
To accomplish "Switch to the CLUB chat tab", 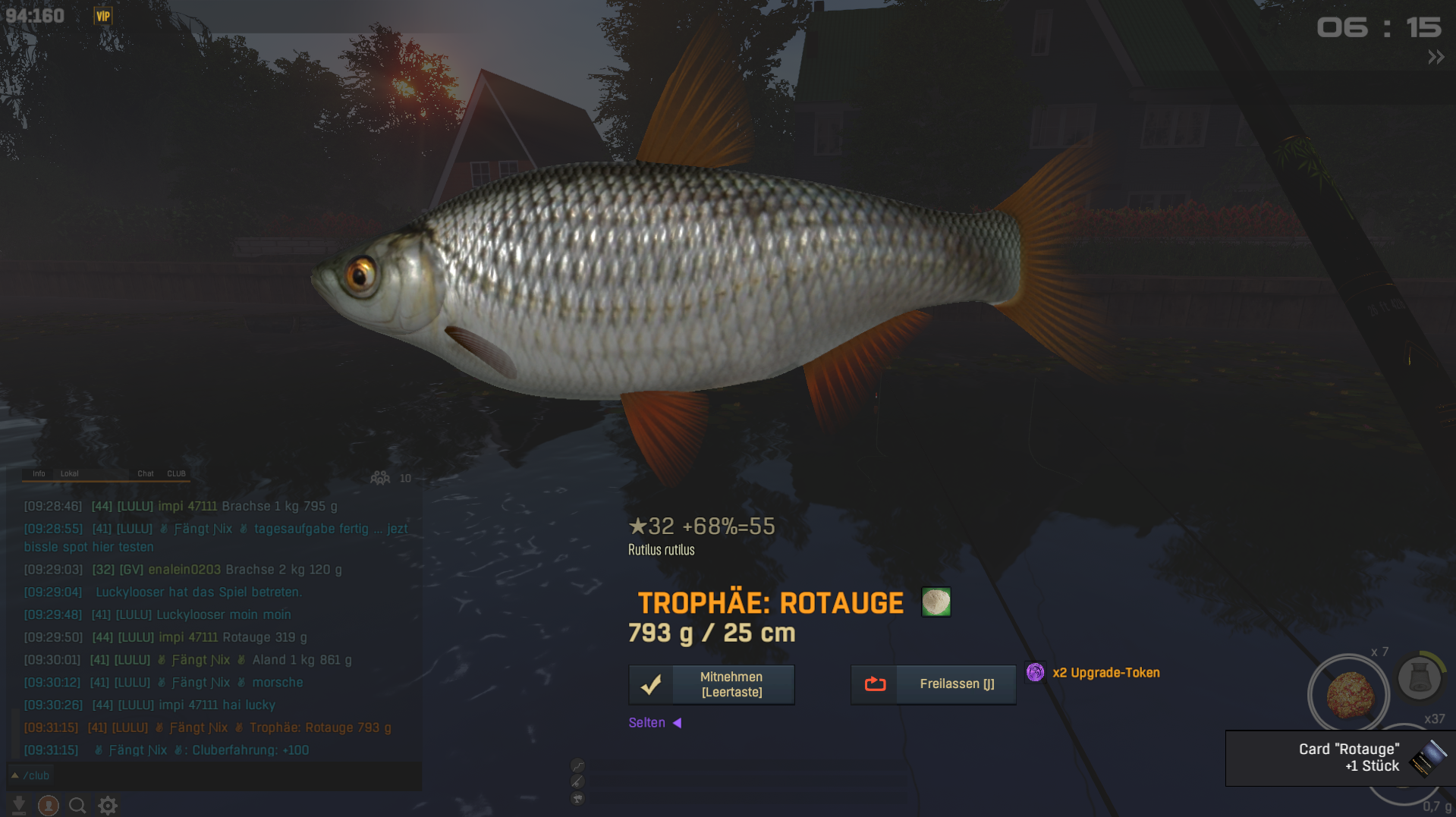I will (x=176, y=473).
